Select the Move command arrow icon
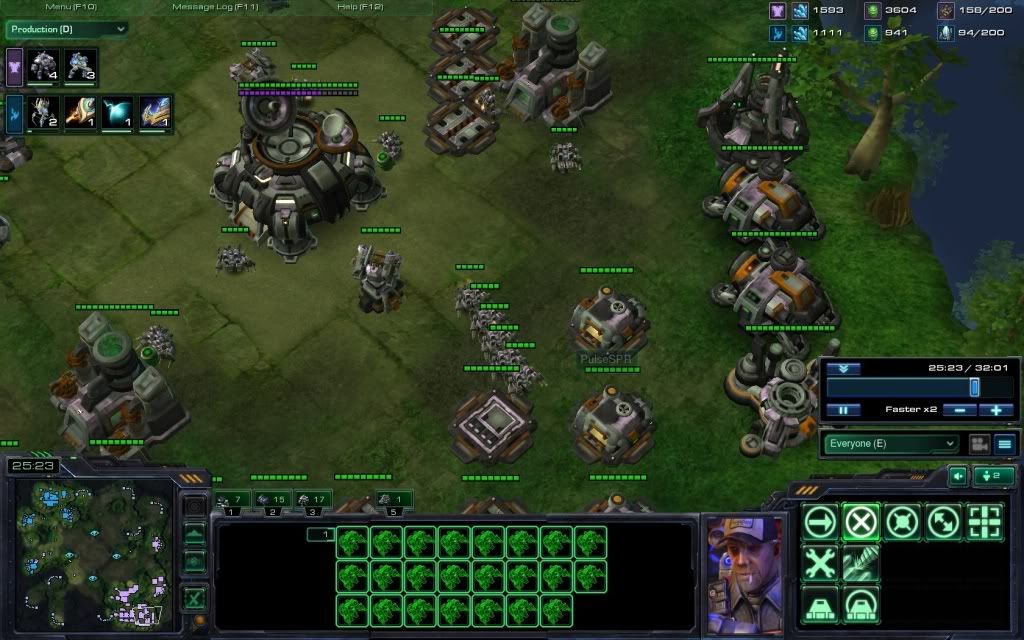This screenshot has width=1024, height=640. (820, 522)
